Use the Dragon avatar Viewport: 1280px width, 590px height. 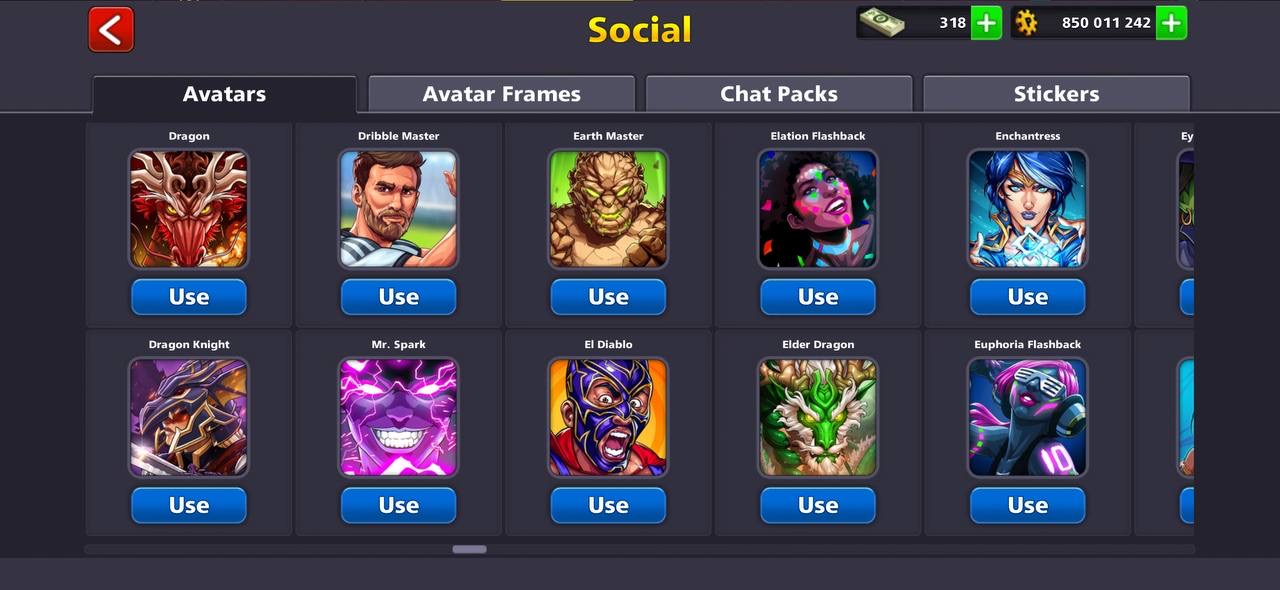coord(189,297)
